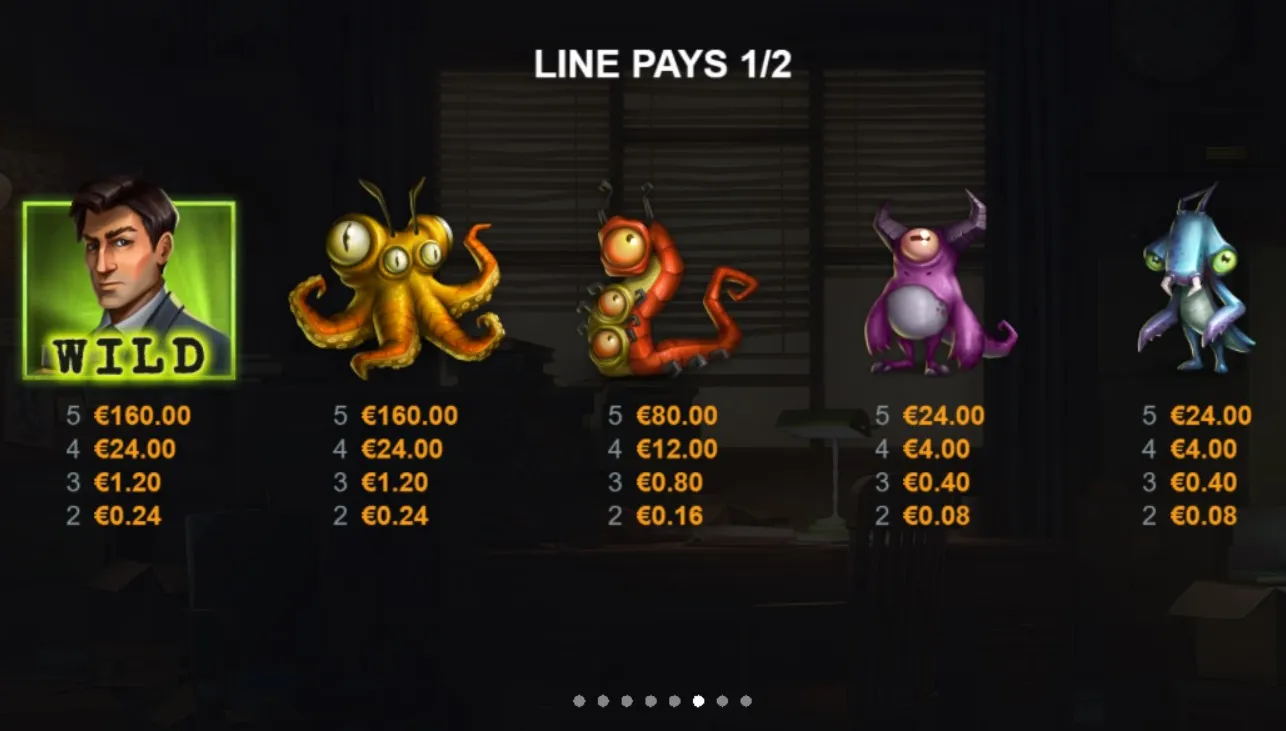
Task: Select the first pagination dot
Action: point(577,700)
